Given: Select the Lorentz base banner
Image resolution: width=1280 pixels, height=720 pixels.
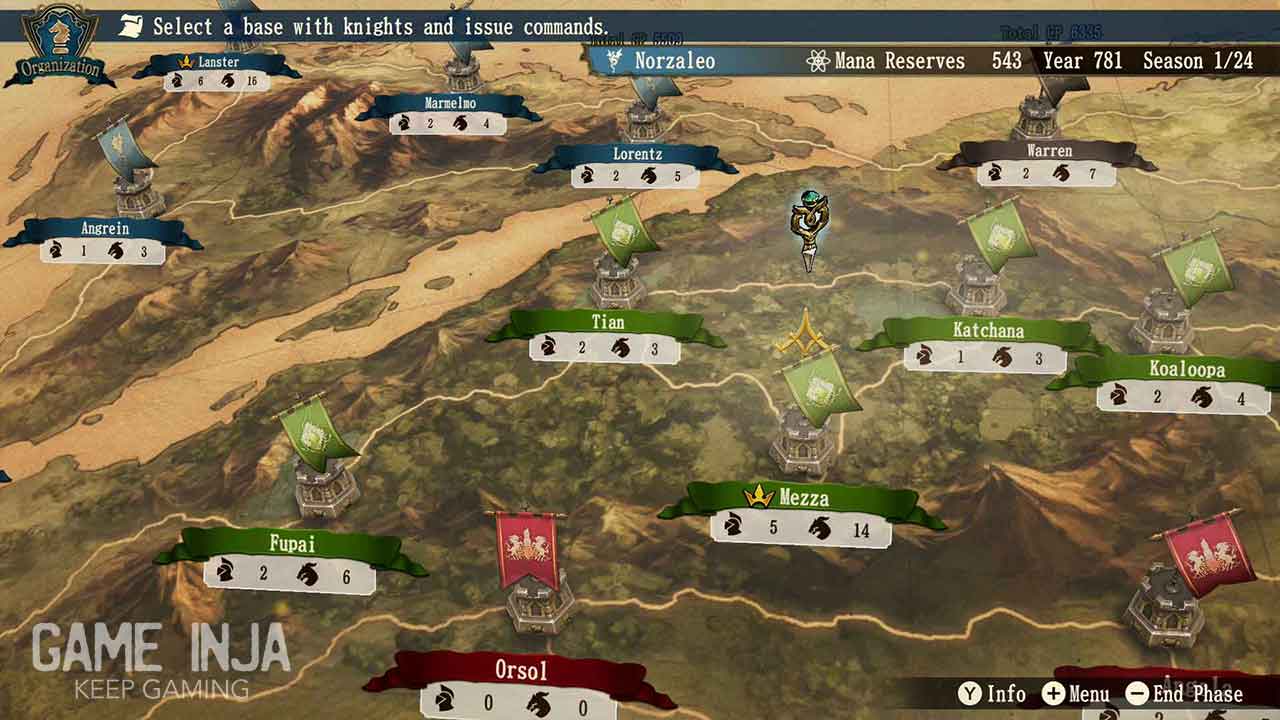Looking at the screenshot, I should [637, 155].
